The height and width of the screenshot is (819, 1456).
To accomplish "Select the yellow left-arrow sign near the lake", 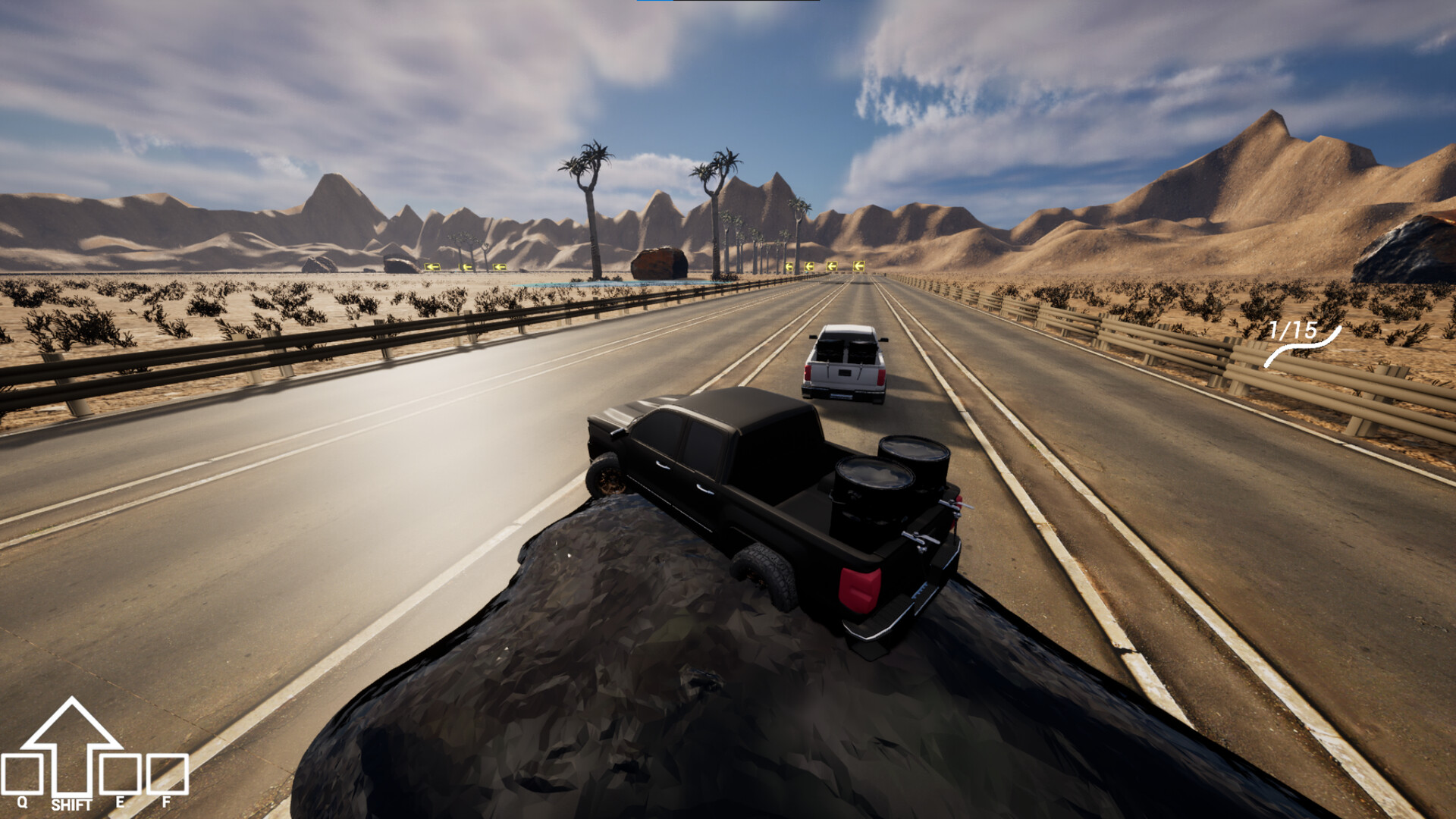I will tap(434, 267).
